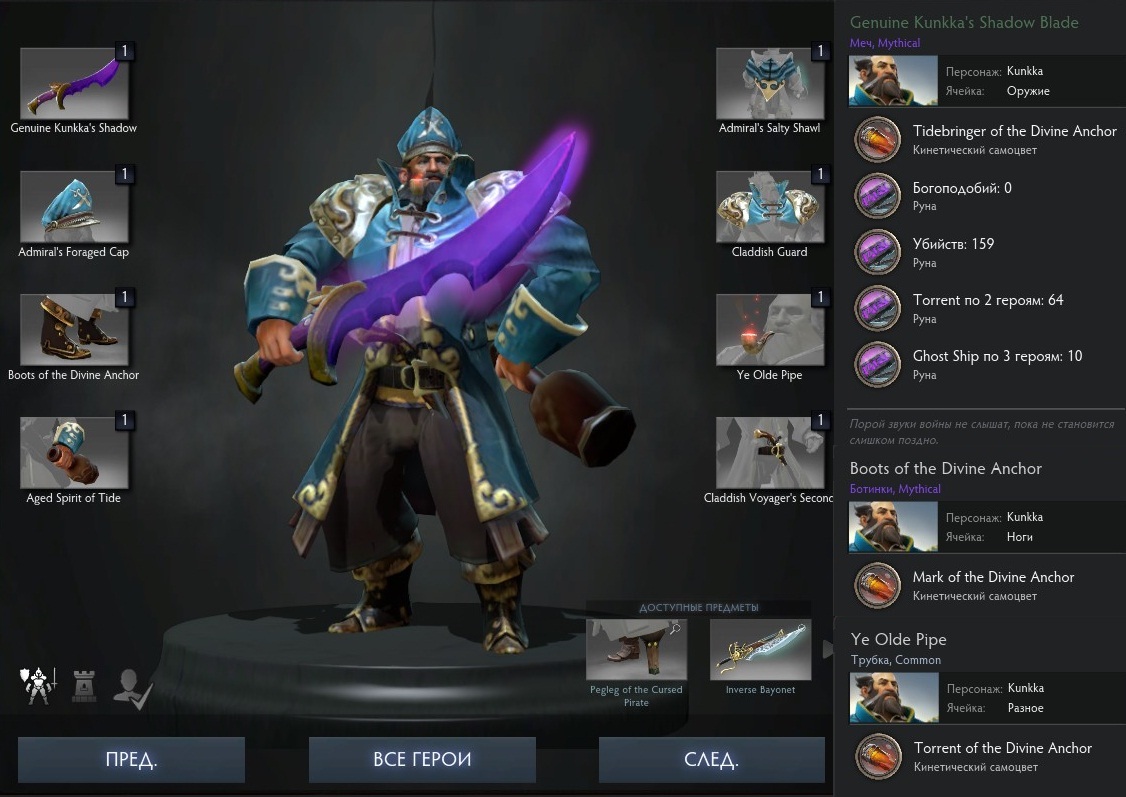
Task: Select the Claddish Guard shoulder slot
Action: (770, 207)
